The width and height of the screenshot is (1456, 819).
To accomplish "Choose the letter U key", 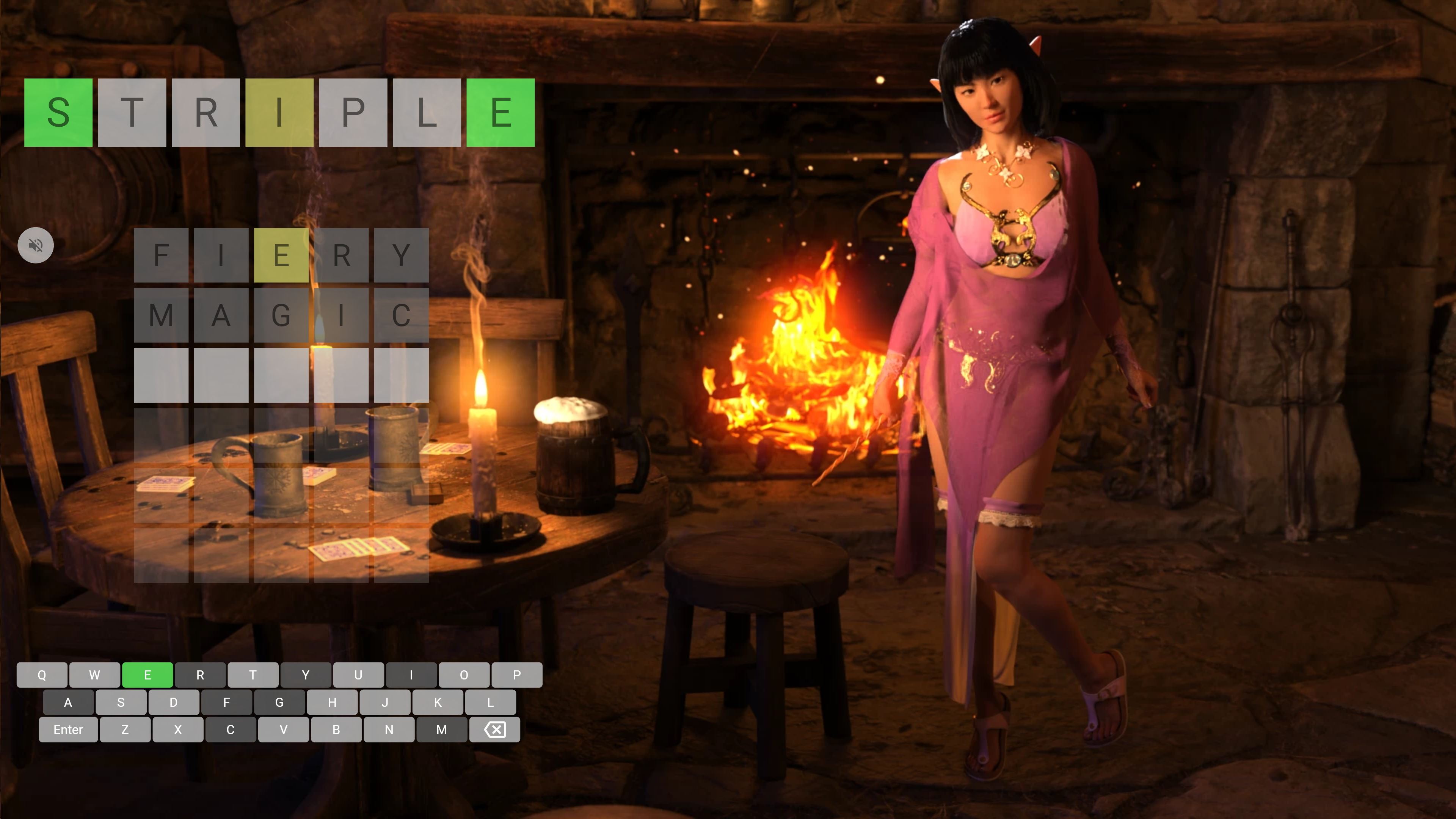I will [x=358, y=675].
